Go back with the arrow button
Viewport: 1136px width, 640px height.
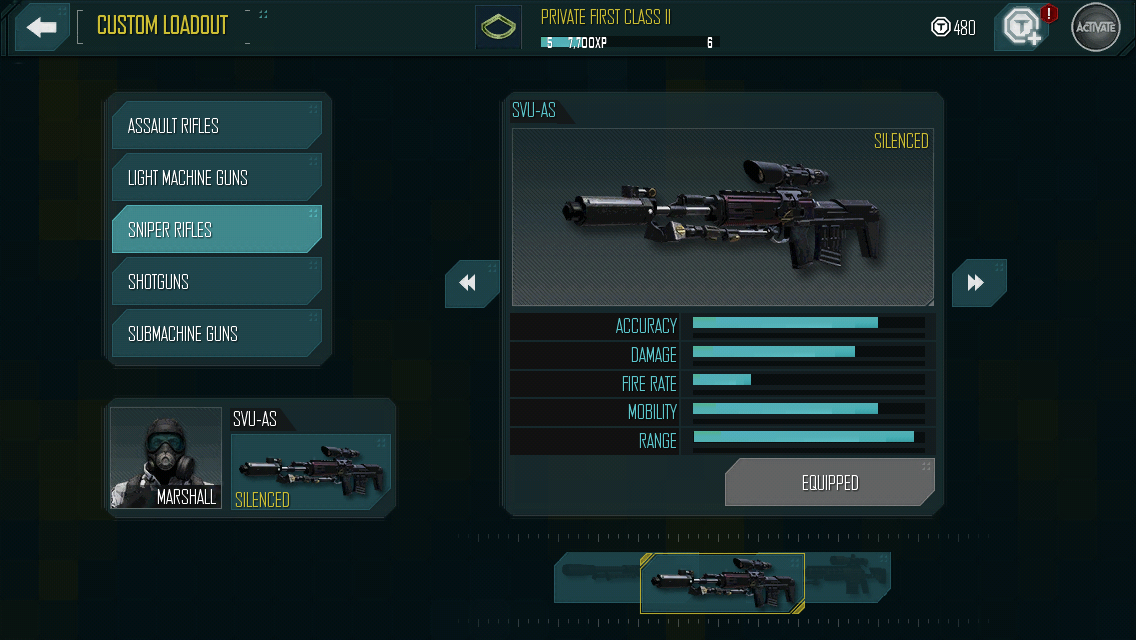[x=42, y=27]
